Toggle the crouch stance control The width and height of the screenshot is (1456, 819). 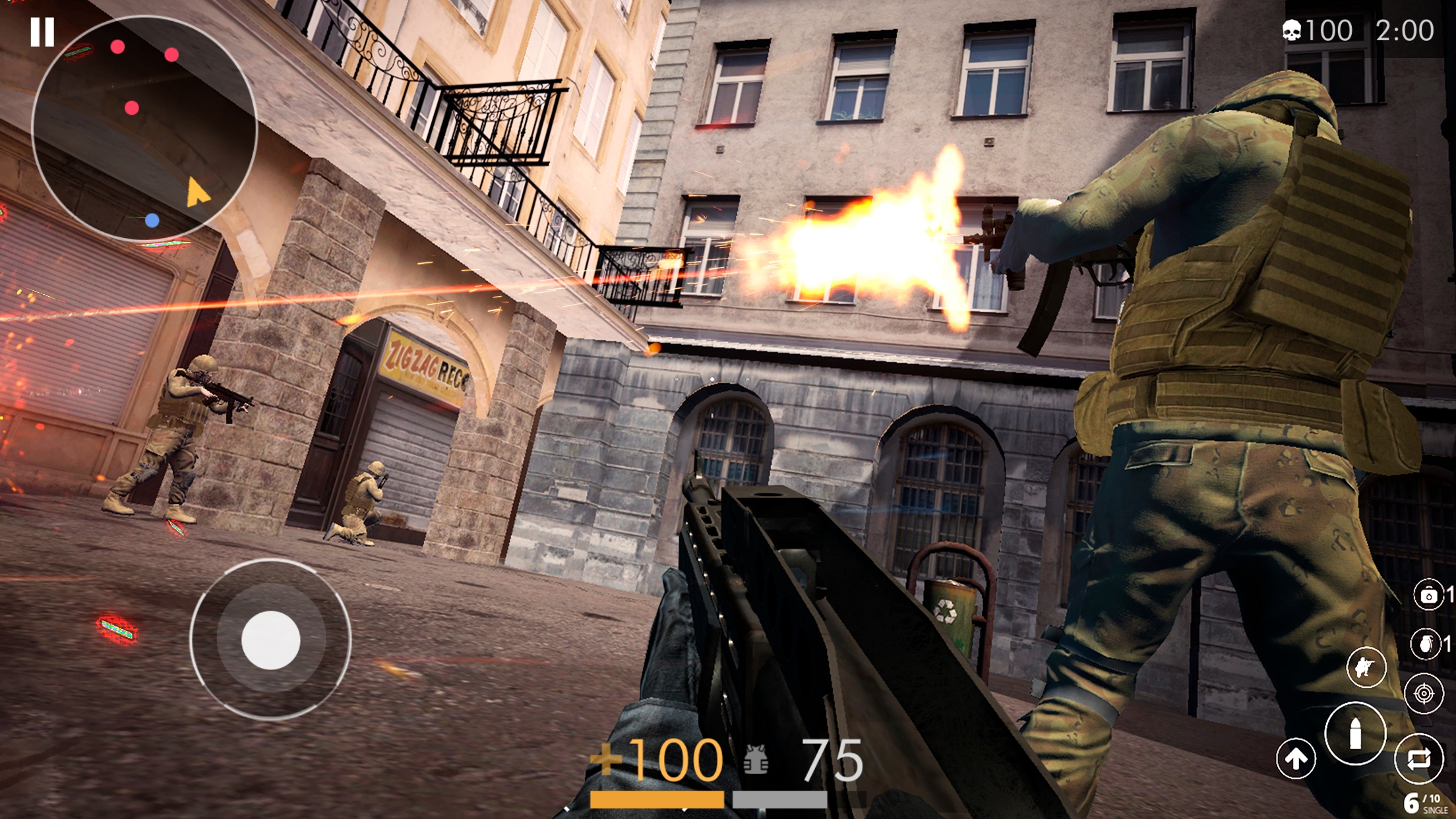(x=1366, y=667)
